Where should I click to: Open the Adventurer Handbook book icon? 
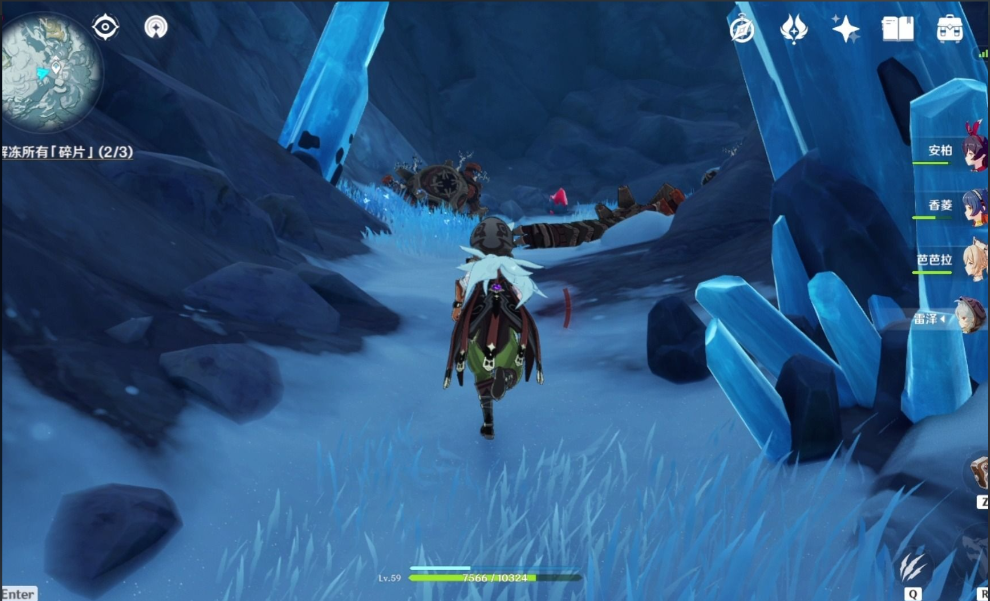point(898,30)
